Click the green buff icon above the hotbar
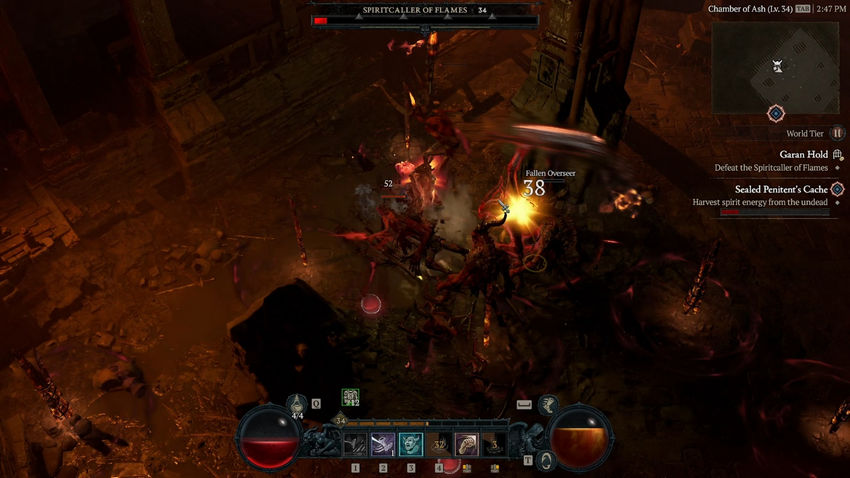The width and height of the screenshot is (850, 478). [x=350, y=398]
